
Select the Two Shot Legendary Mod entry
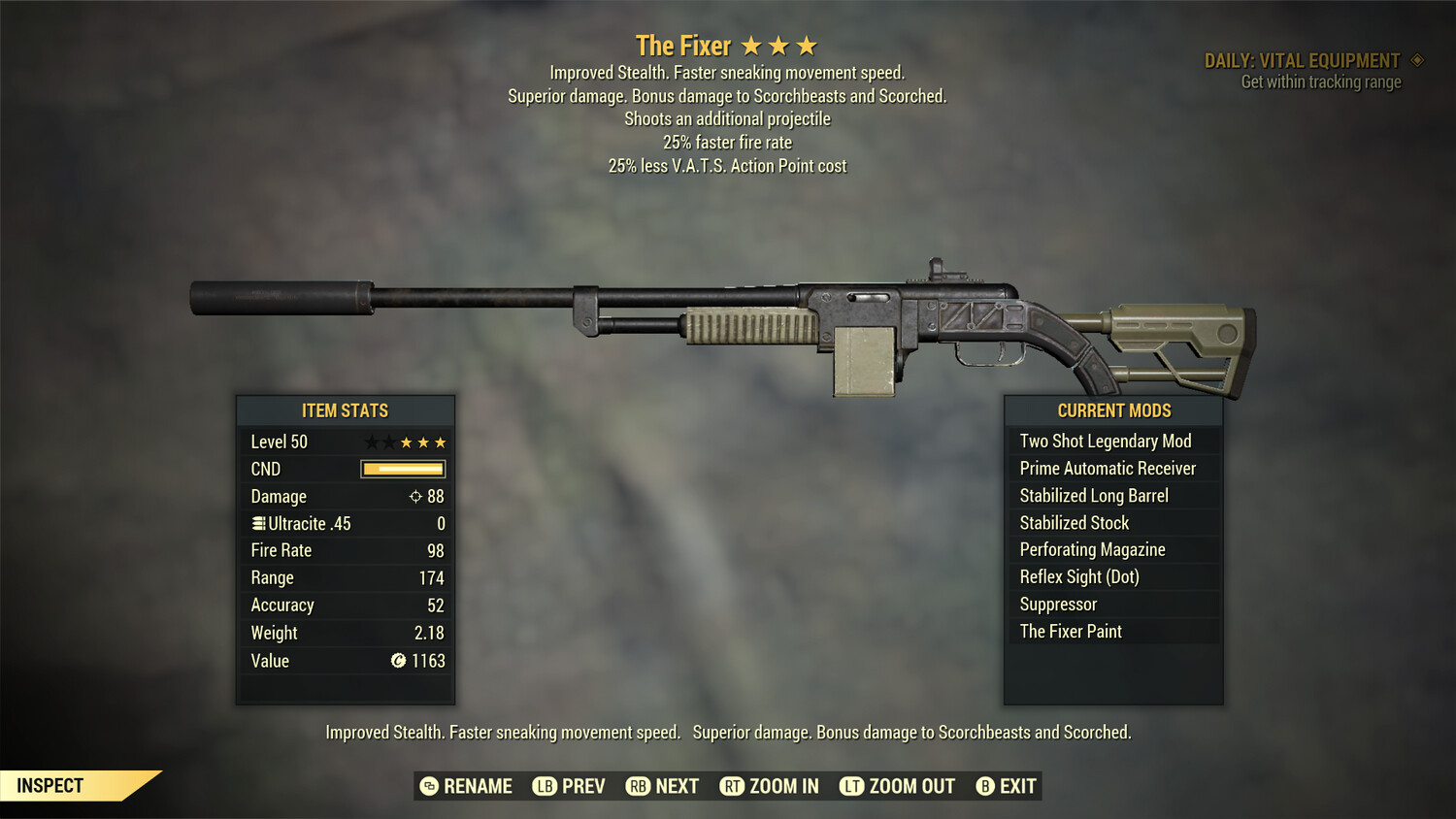(x=1105, y=441)
